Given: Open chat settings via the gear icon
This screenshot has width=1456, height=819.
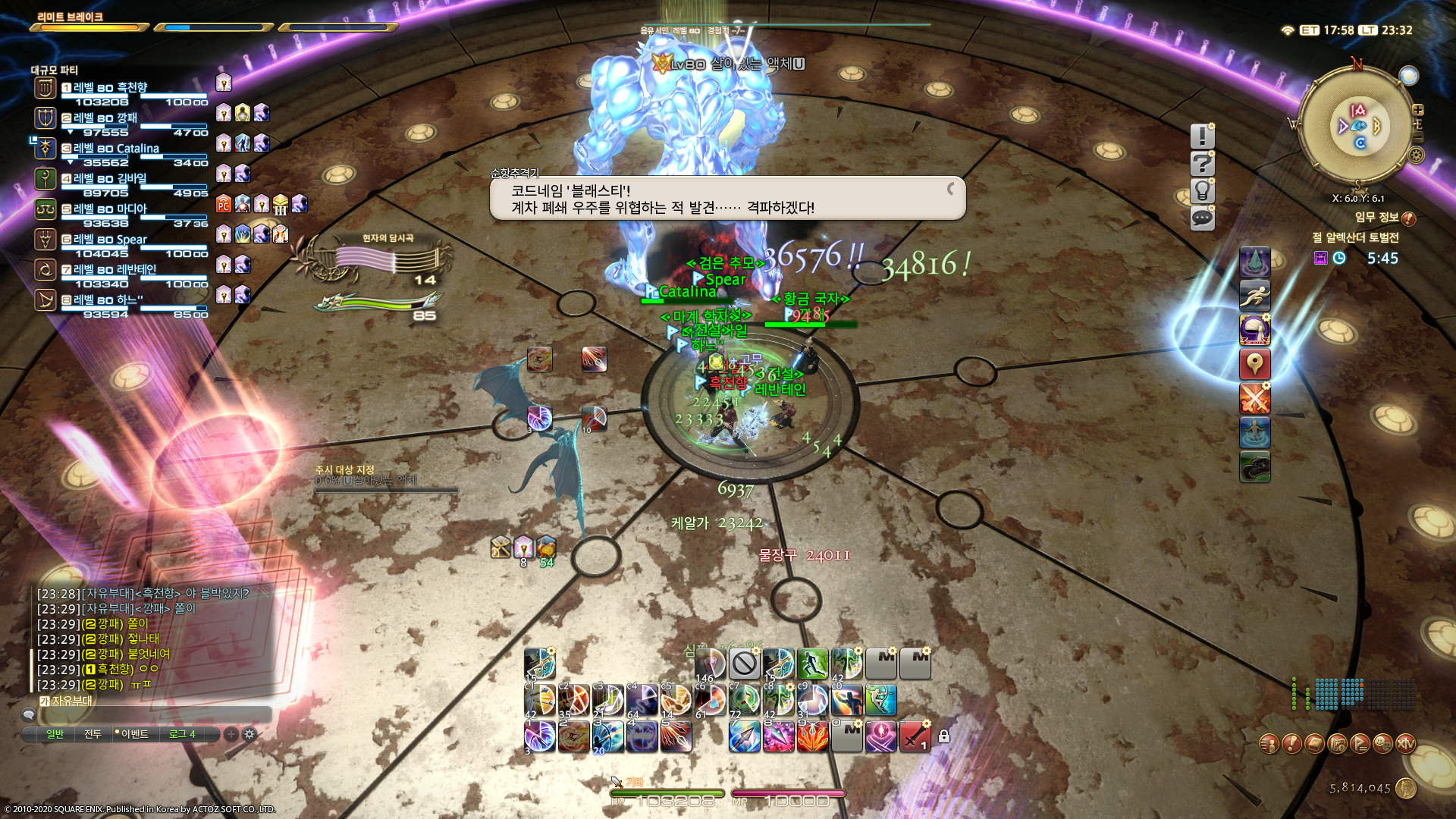Looking at the screenshot, I should (x=249, y=733).
